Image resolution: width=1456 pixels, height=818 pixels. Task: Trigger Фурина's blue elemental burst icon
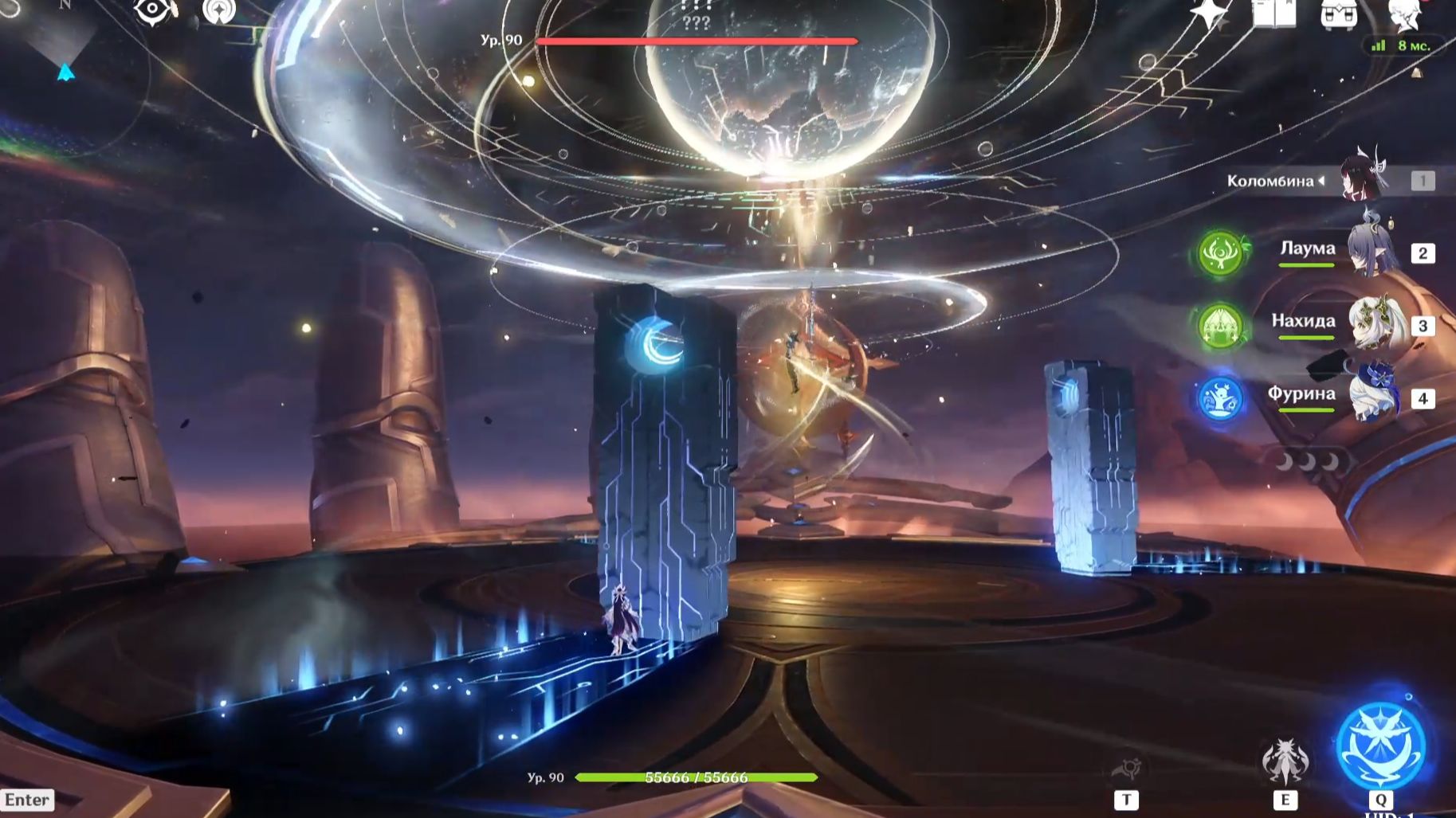[1220, 398]
